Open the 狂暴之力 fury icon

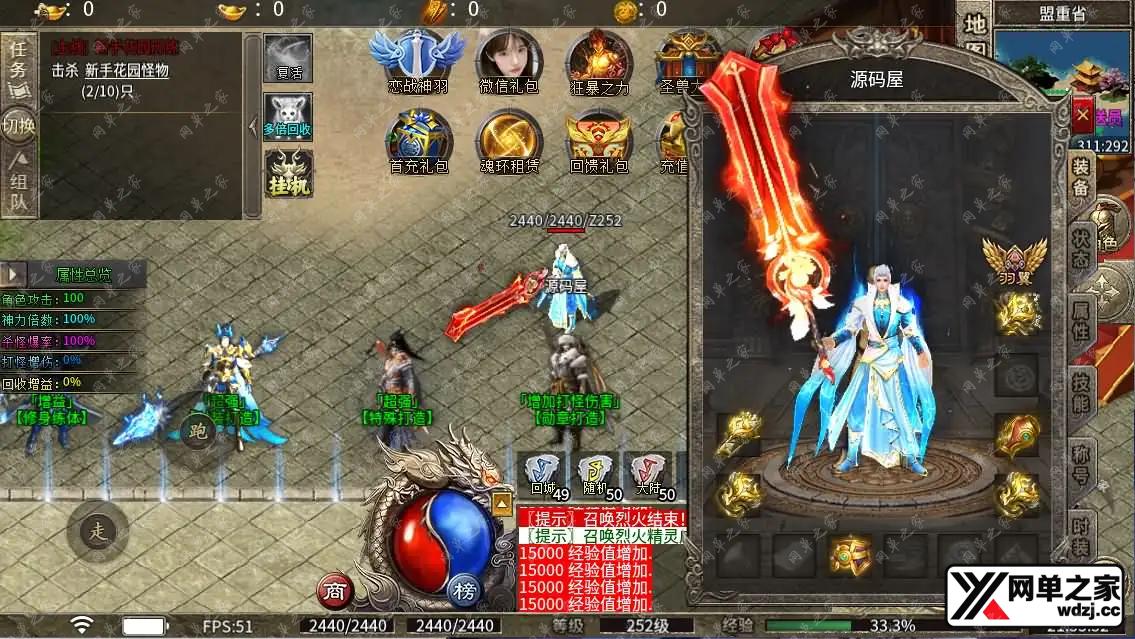599,60
